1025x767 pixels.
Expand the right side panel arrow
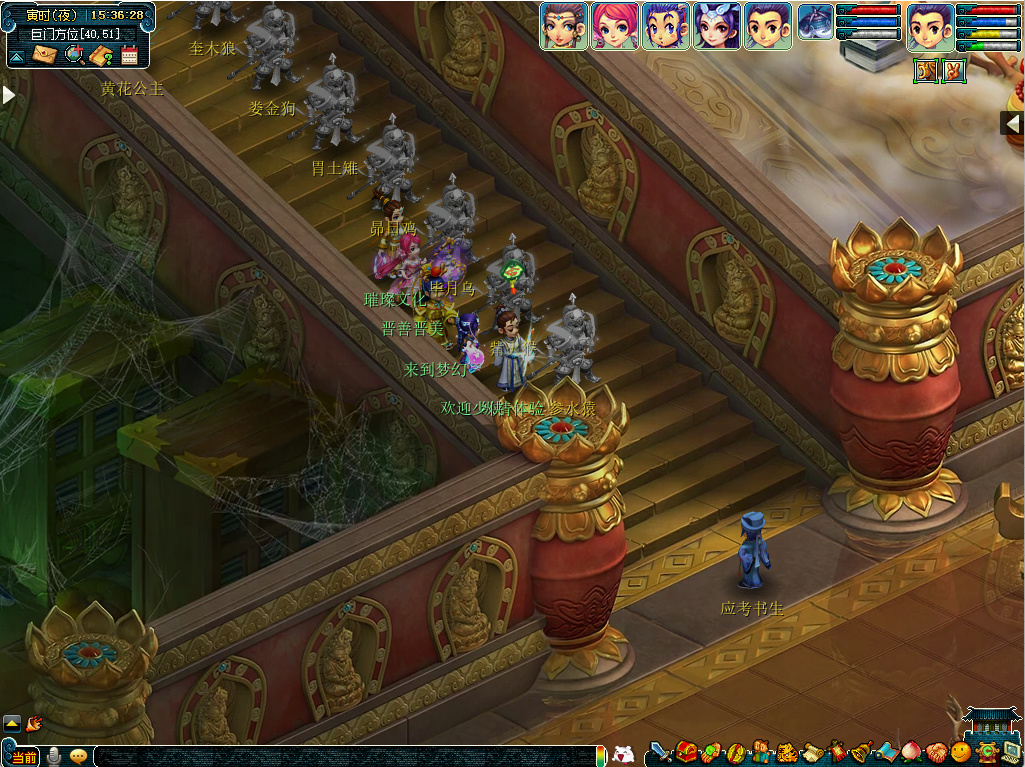click(x=1012, y=123)
